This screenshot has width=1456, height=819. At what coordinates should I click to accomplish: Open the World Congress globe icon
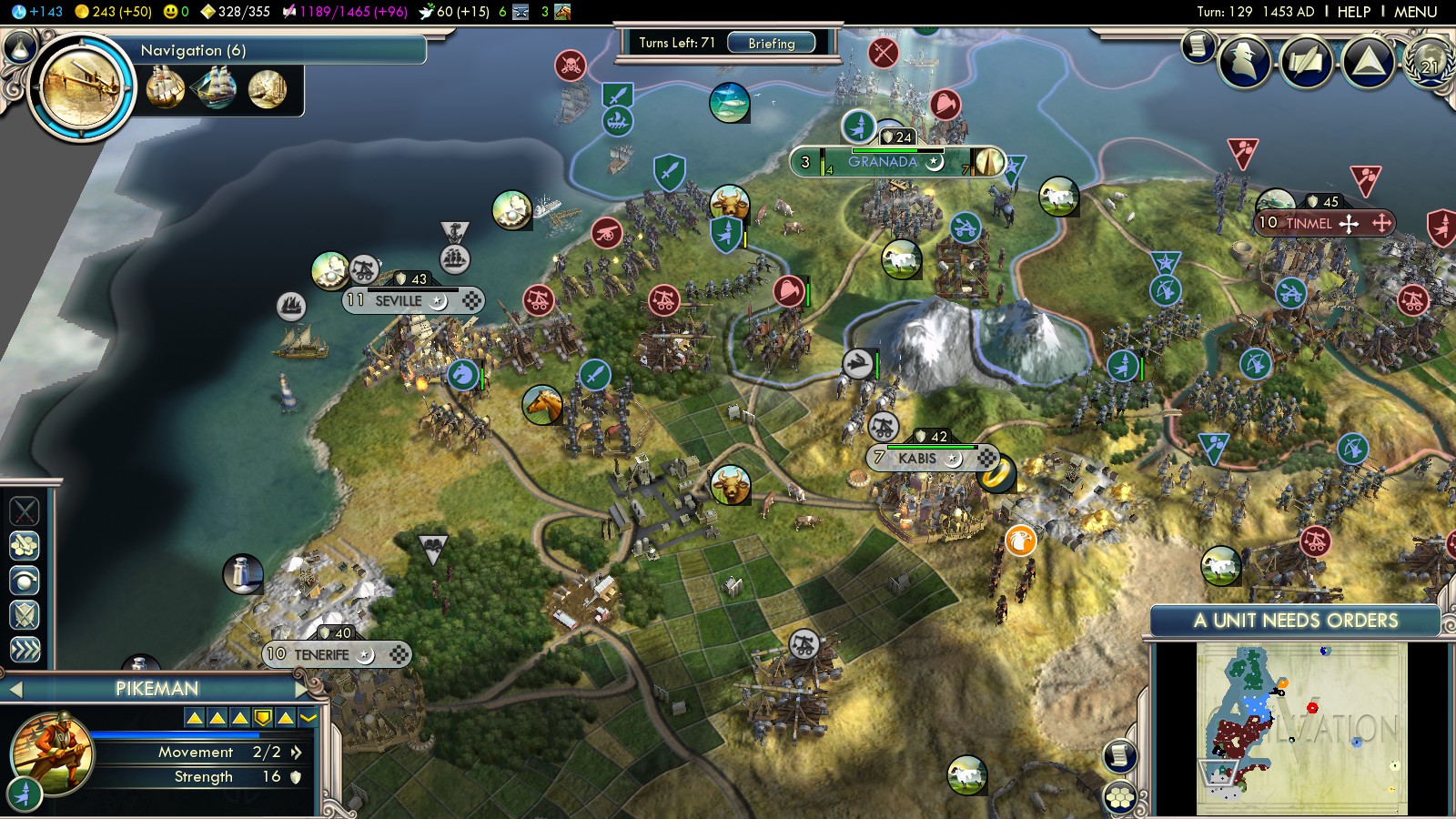[x=1430, y=62]
